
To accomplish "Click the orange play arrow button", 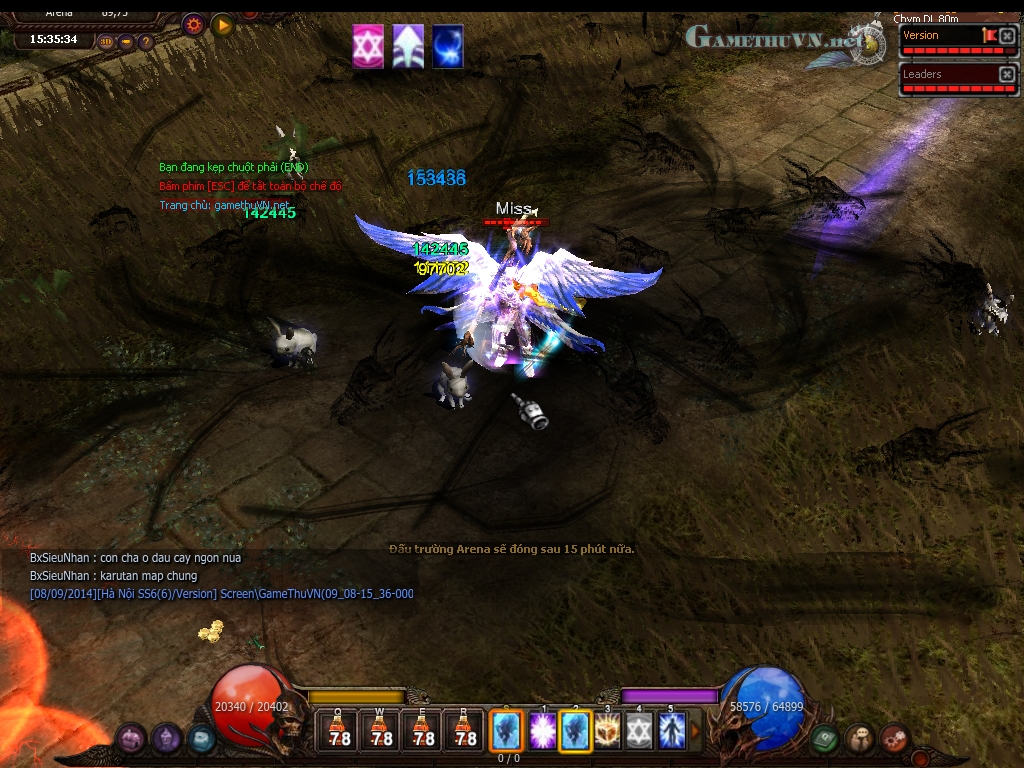I will click(x=222, y=24).
